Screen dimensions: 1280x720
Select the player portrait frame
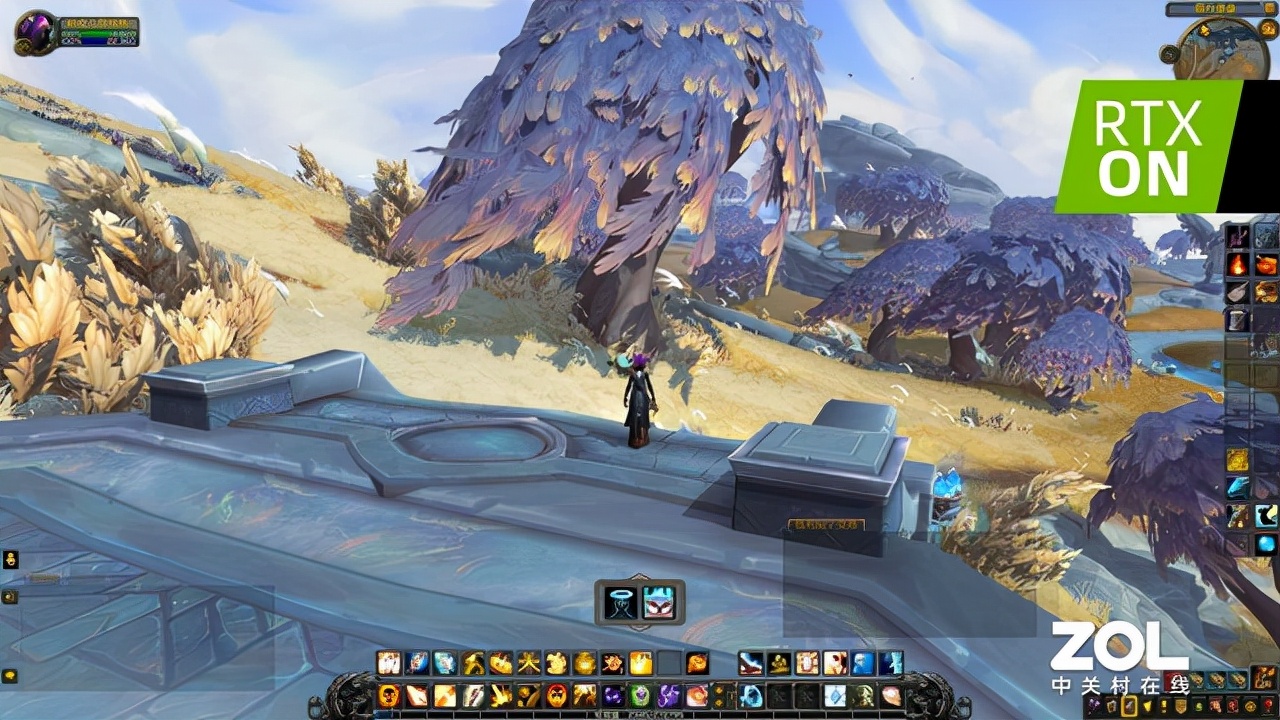(x=36, y=32)
